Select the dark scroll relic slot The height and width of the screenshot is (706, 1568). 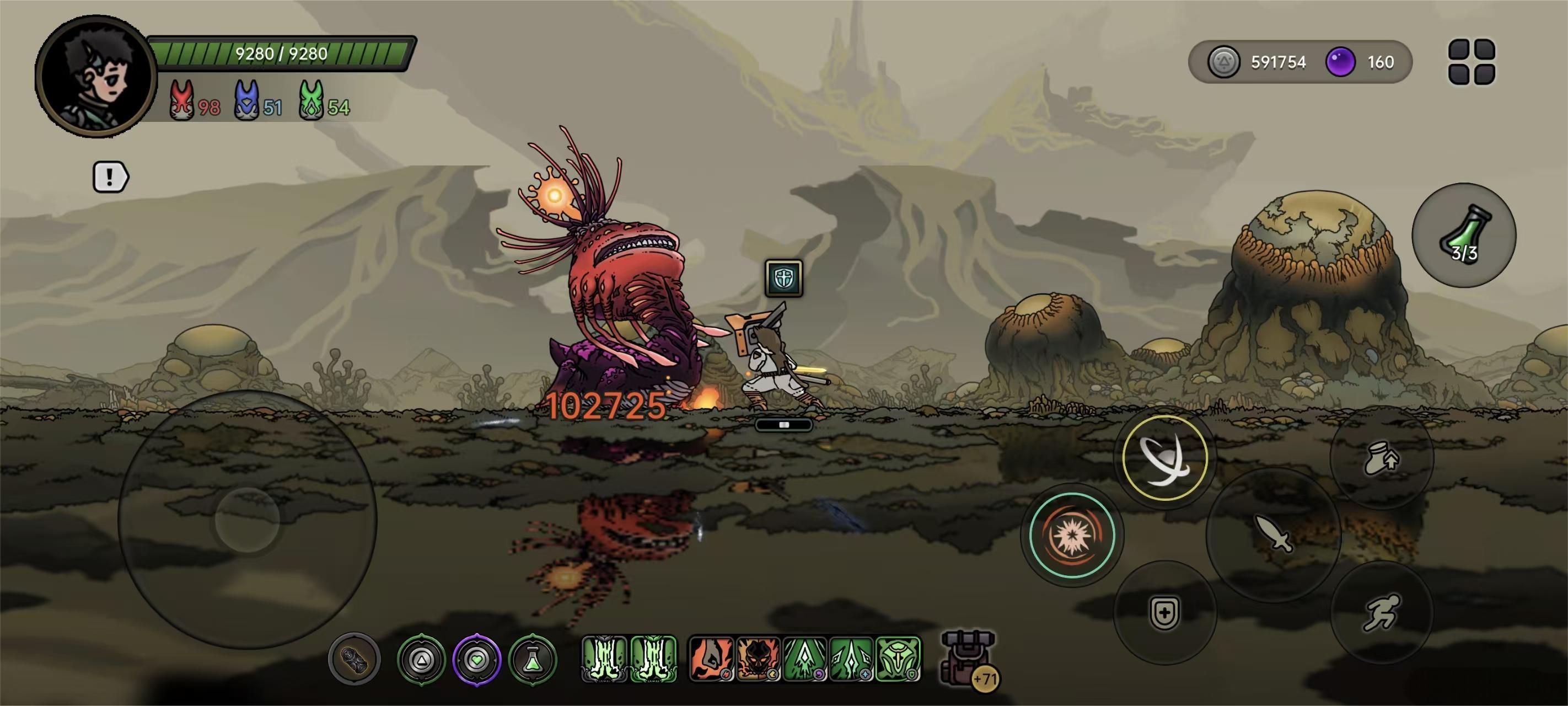(x=355, y=659)
